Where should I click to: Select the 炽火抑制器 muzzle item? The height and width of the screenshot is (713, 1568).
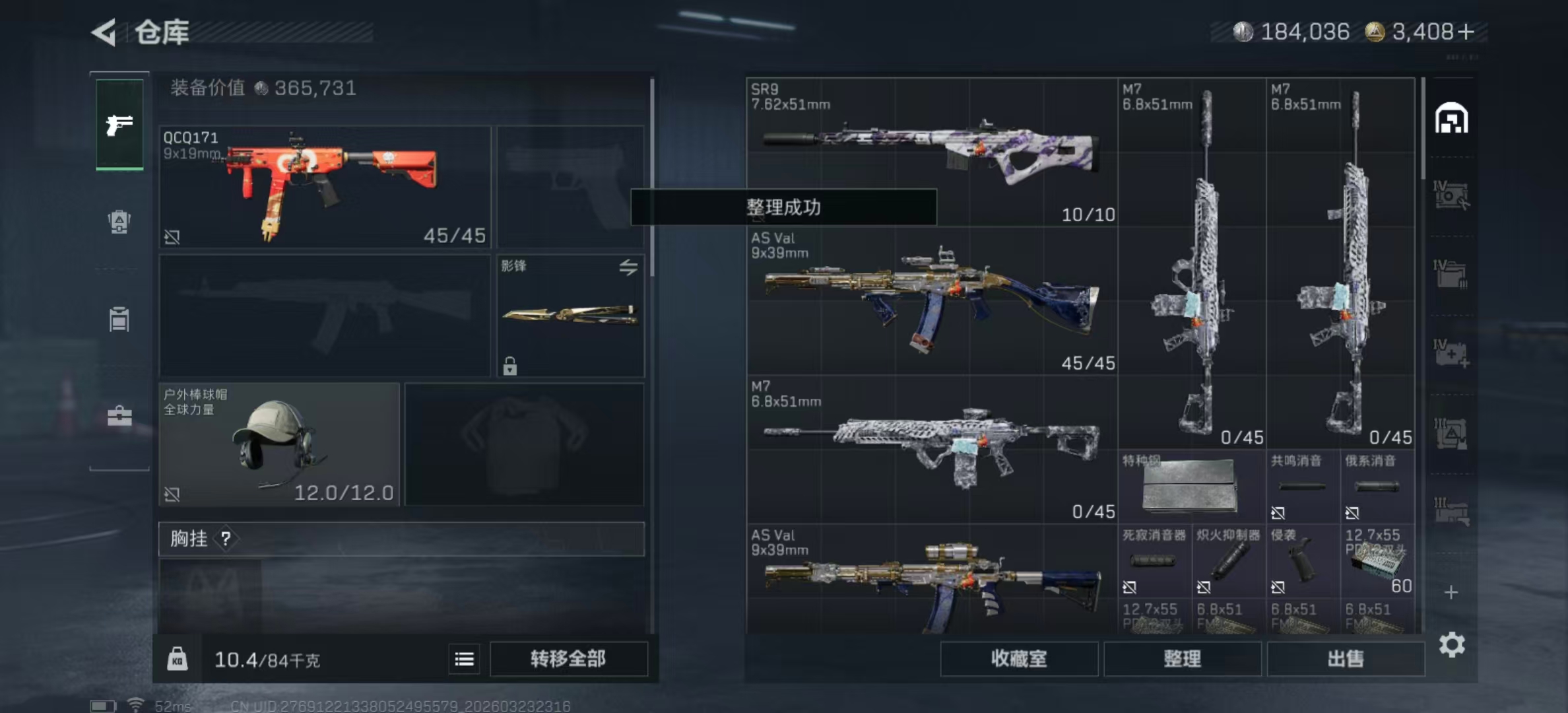(x=1228, y=561)
